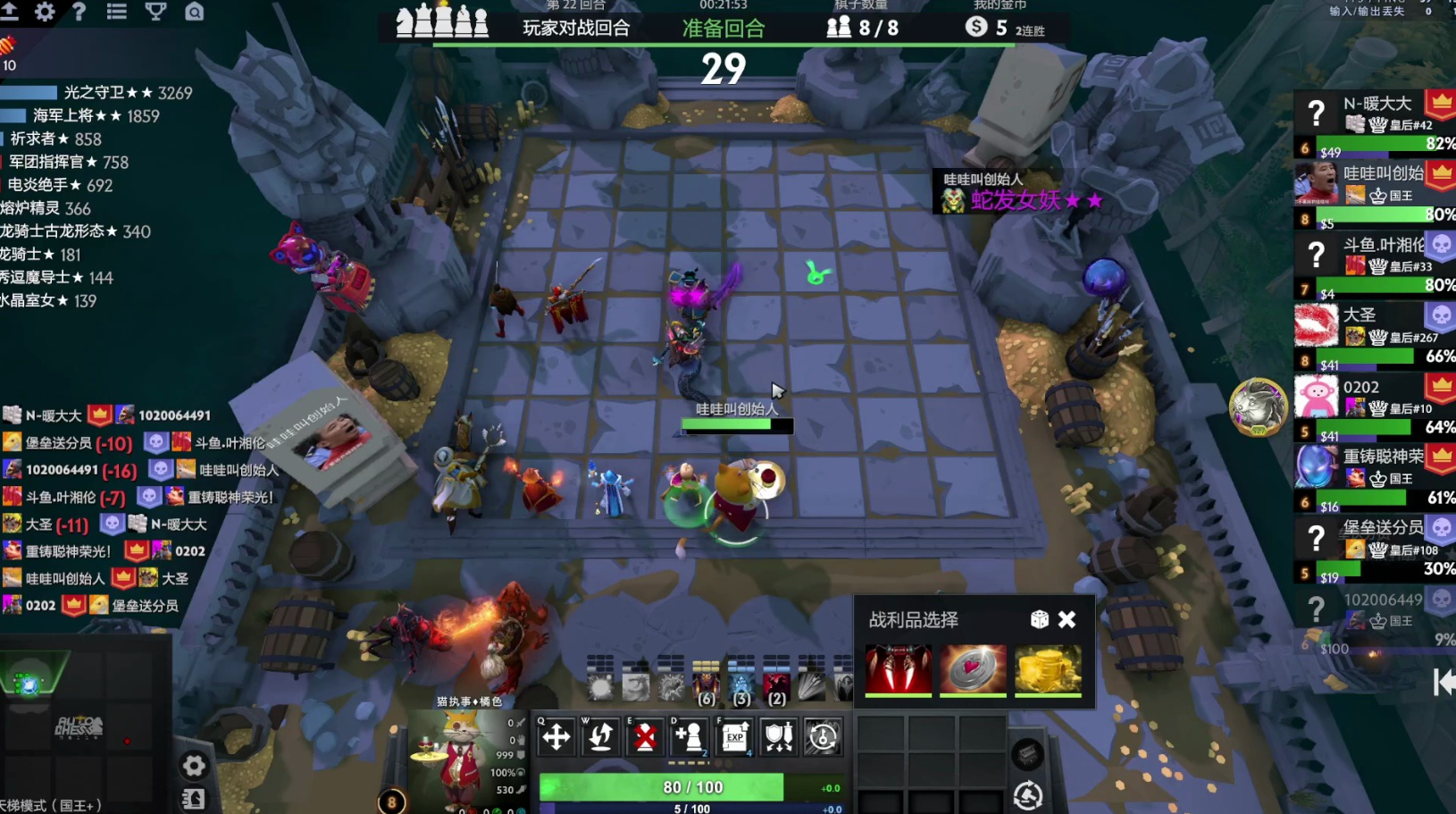This screenshot has width=1456, height=814.
Task: Purchase experience with the EXP ability
Action: [x=734, y=737]
